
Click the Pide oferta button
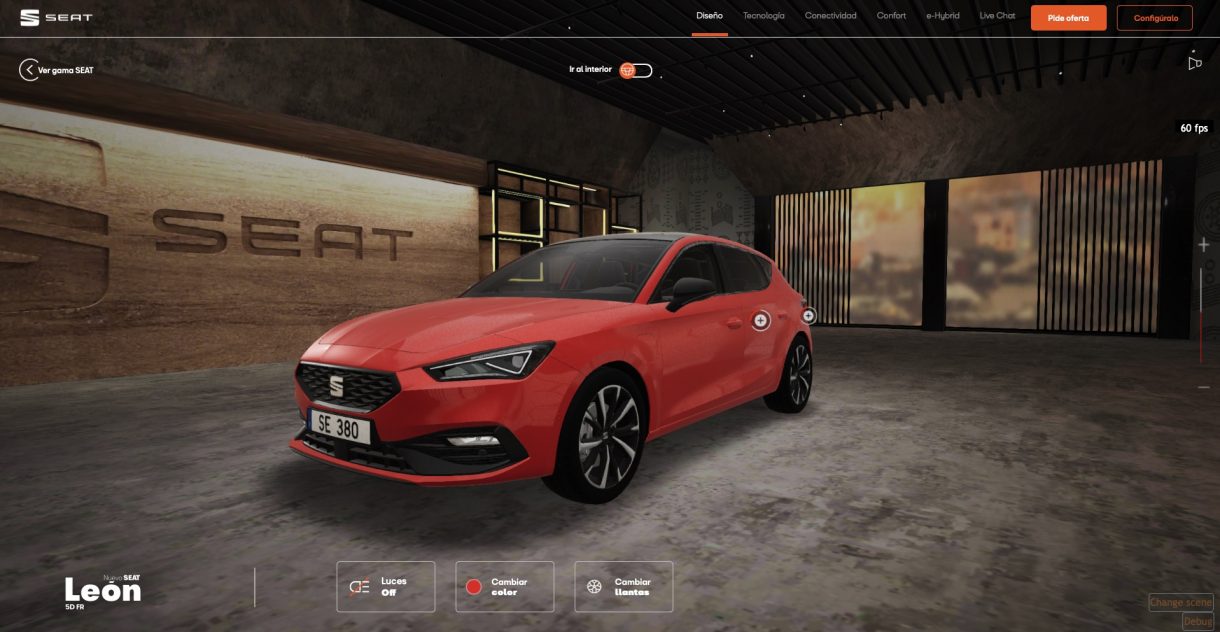click(1068, 18)
